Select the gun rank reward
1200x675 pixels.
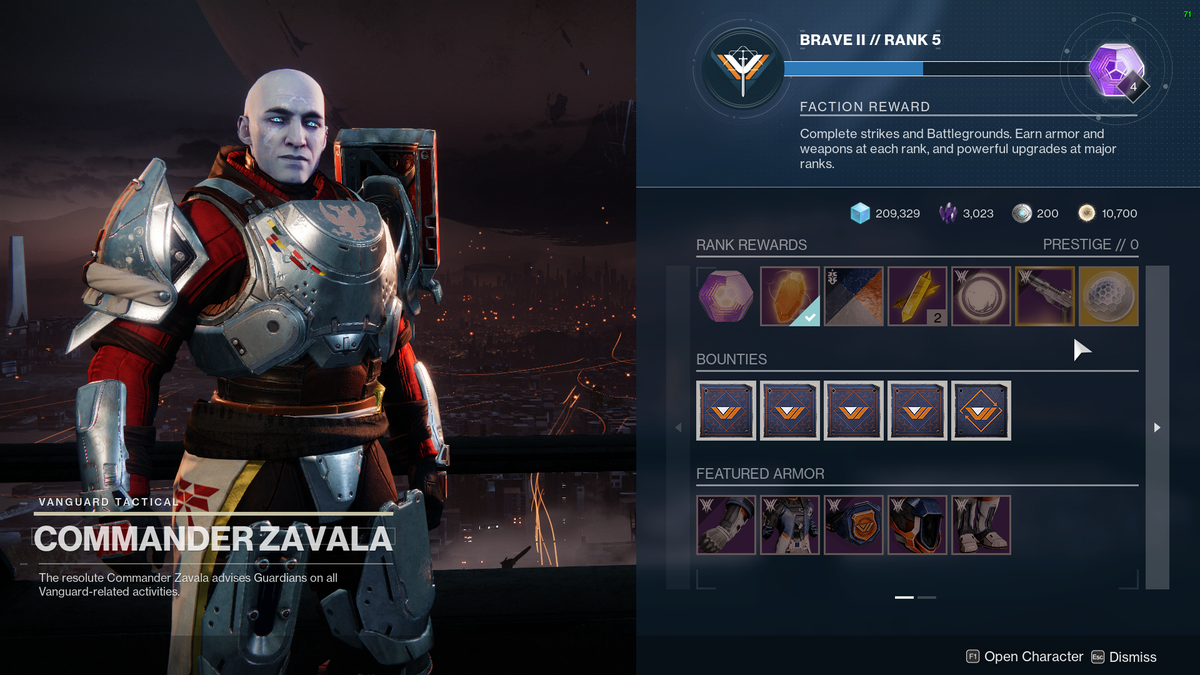pos(1045,296)
